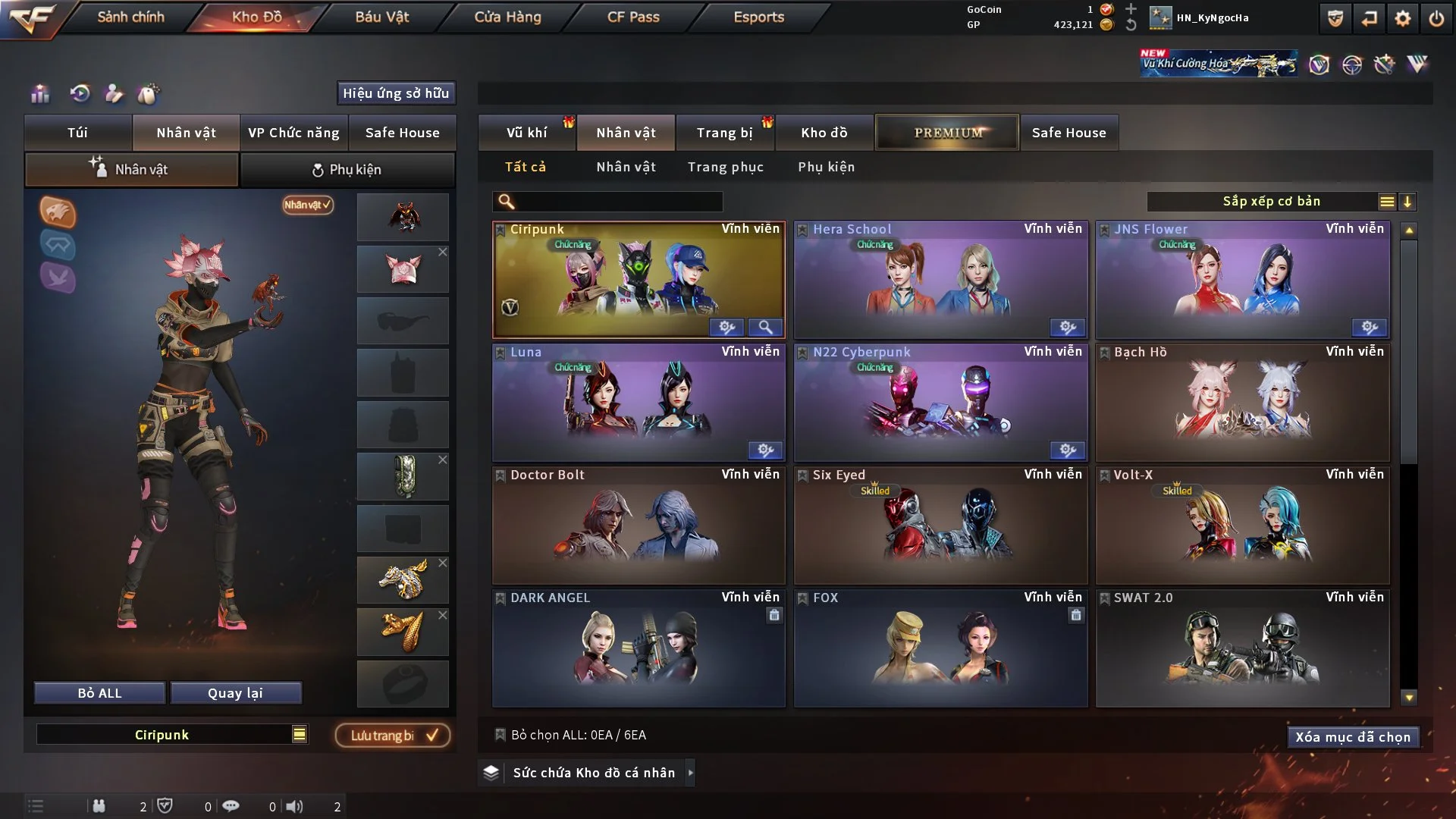Save loadout with Lưu trang bị
1456x819 pixels.
click(x=393, y=735)
